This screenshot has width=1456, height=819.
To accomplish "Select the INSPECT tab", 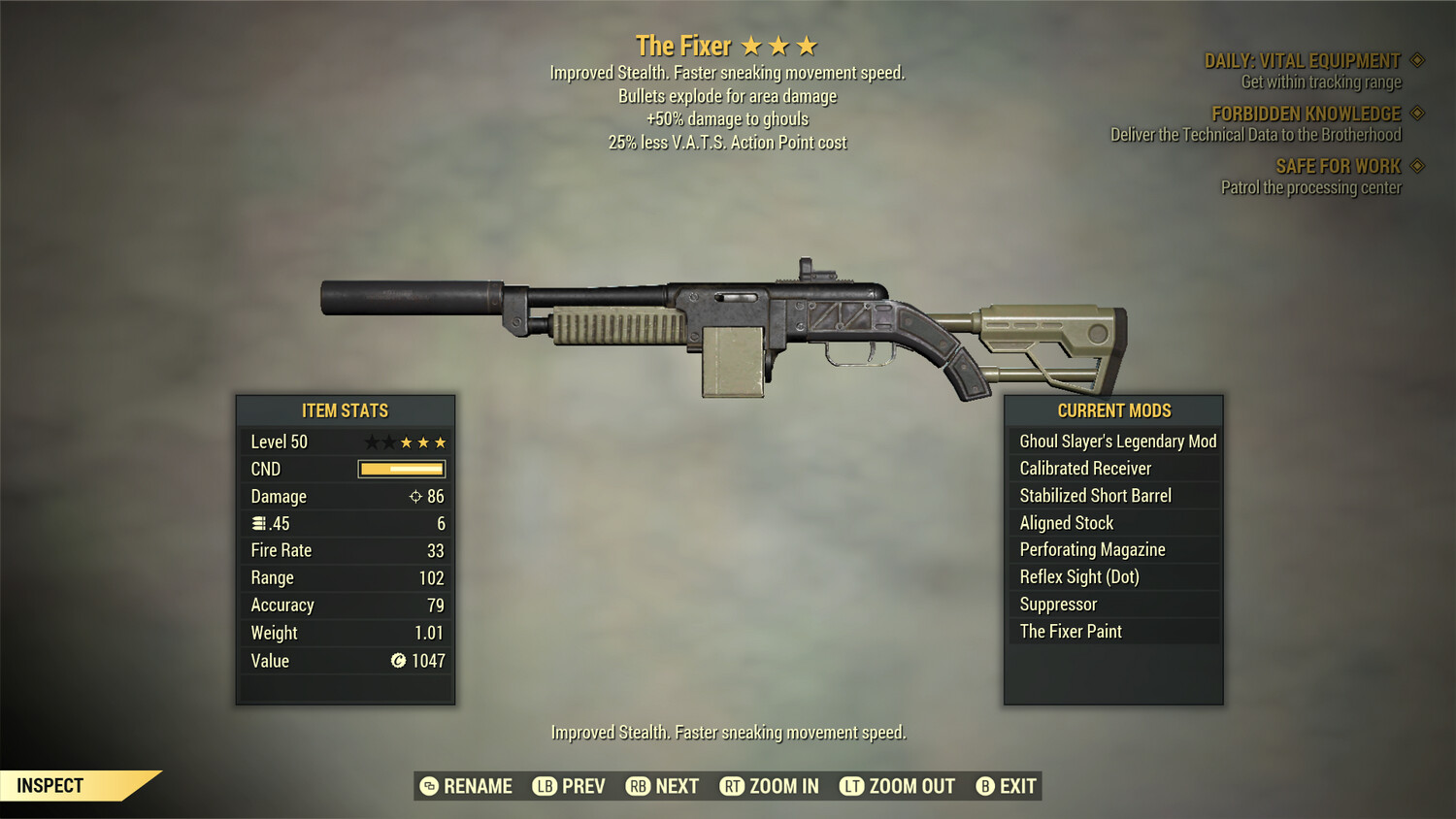I will (x=50, y=785).
